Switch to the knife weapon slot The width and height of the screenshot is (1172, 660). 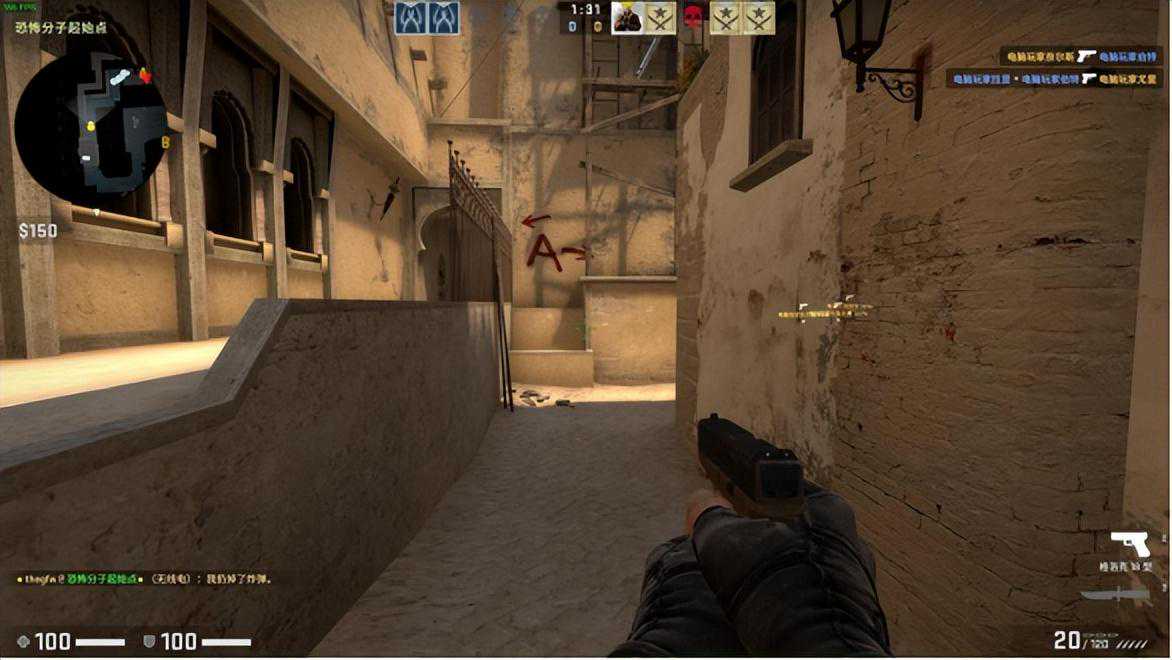tap(1112, 594)
